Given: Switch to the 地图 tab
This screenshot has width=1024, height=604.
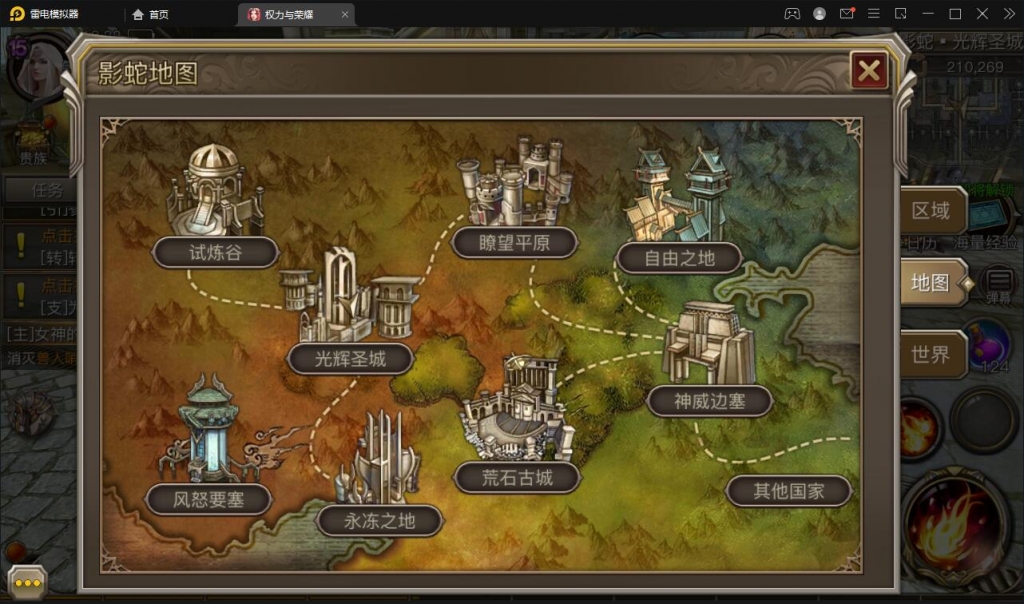Looking at the screenshot, I should click(930, 283).
